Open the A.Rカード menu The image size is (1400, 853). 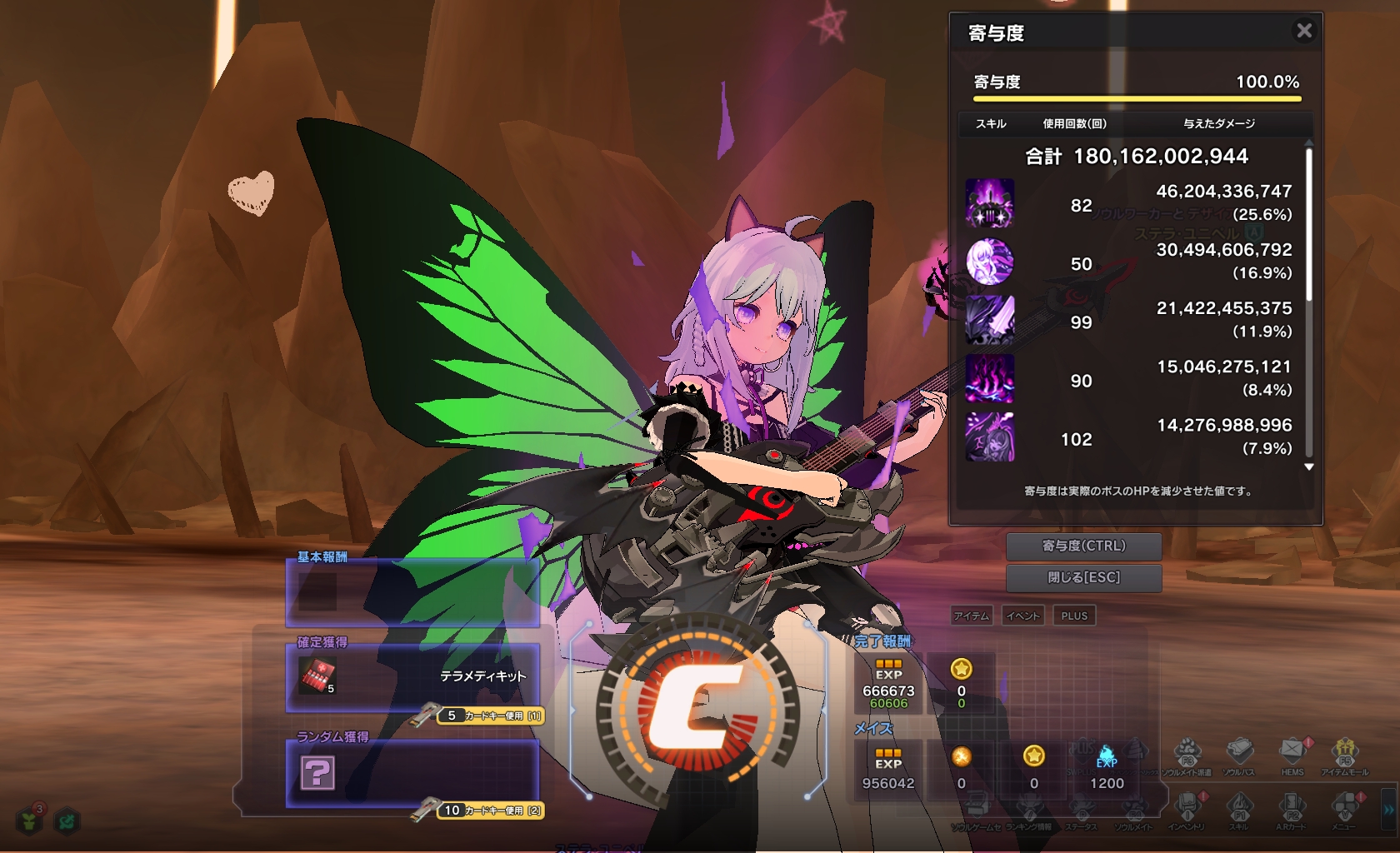click(1291, 806)
